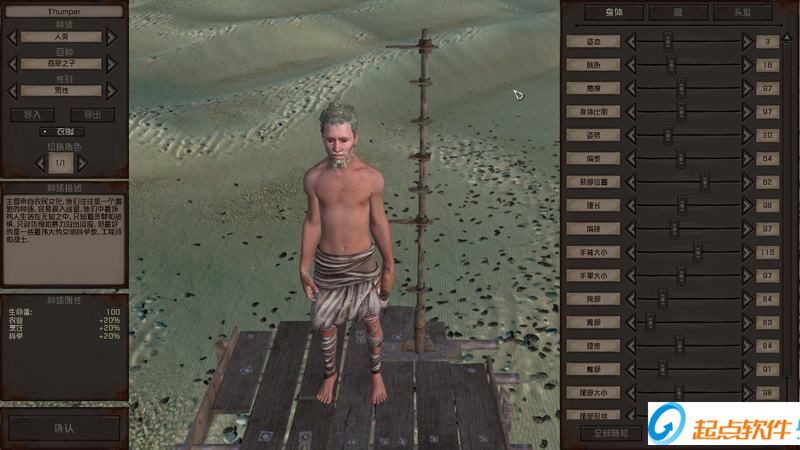
Task: Click the 确认 confirm button
Action: [x=64, y=427]
